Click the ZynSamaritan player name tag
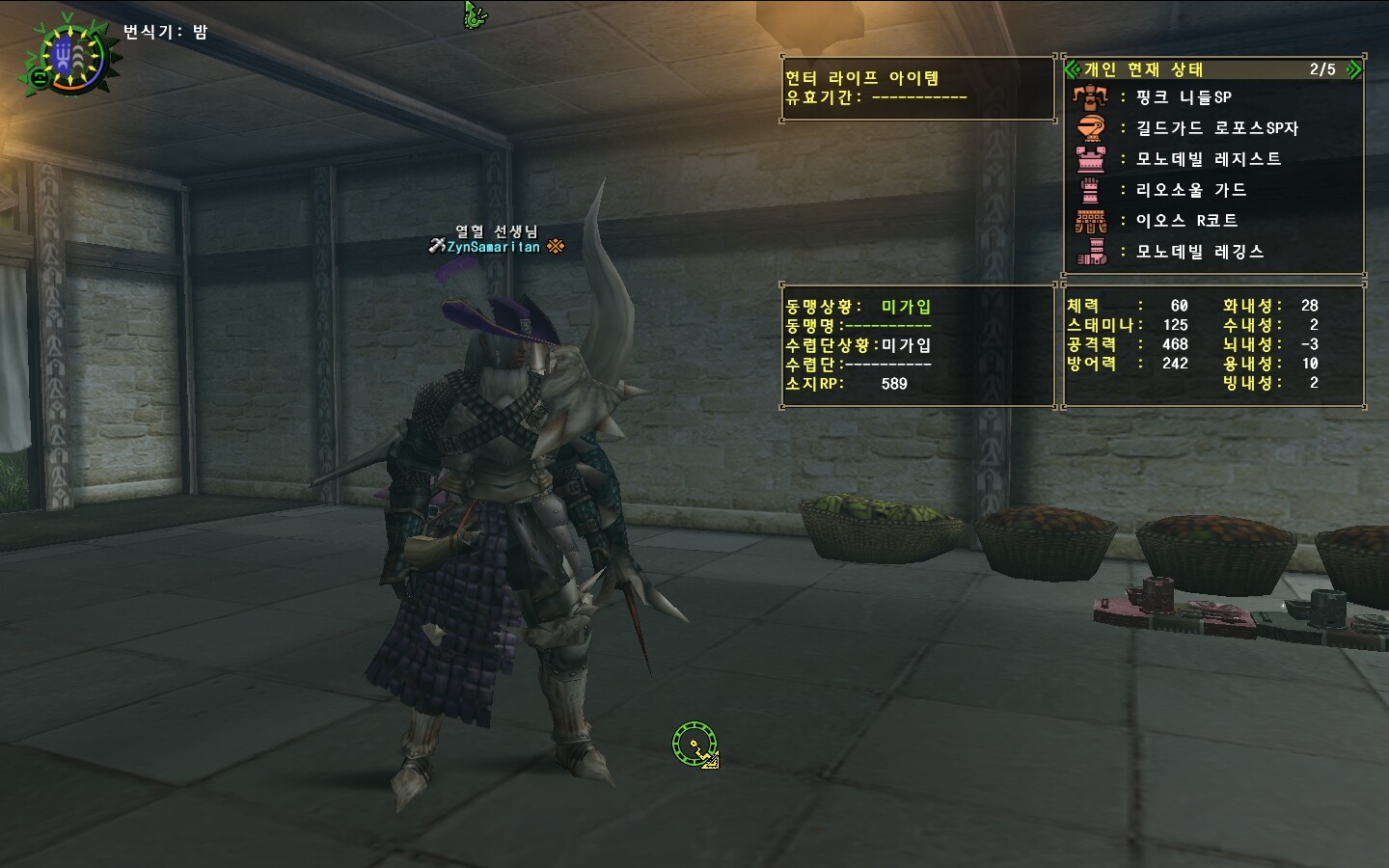Screen dimensions: 1389x868 click(x=493, y=247)
